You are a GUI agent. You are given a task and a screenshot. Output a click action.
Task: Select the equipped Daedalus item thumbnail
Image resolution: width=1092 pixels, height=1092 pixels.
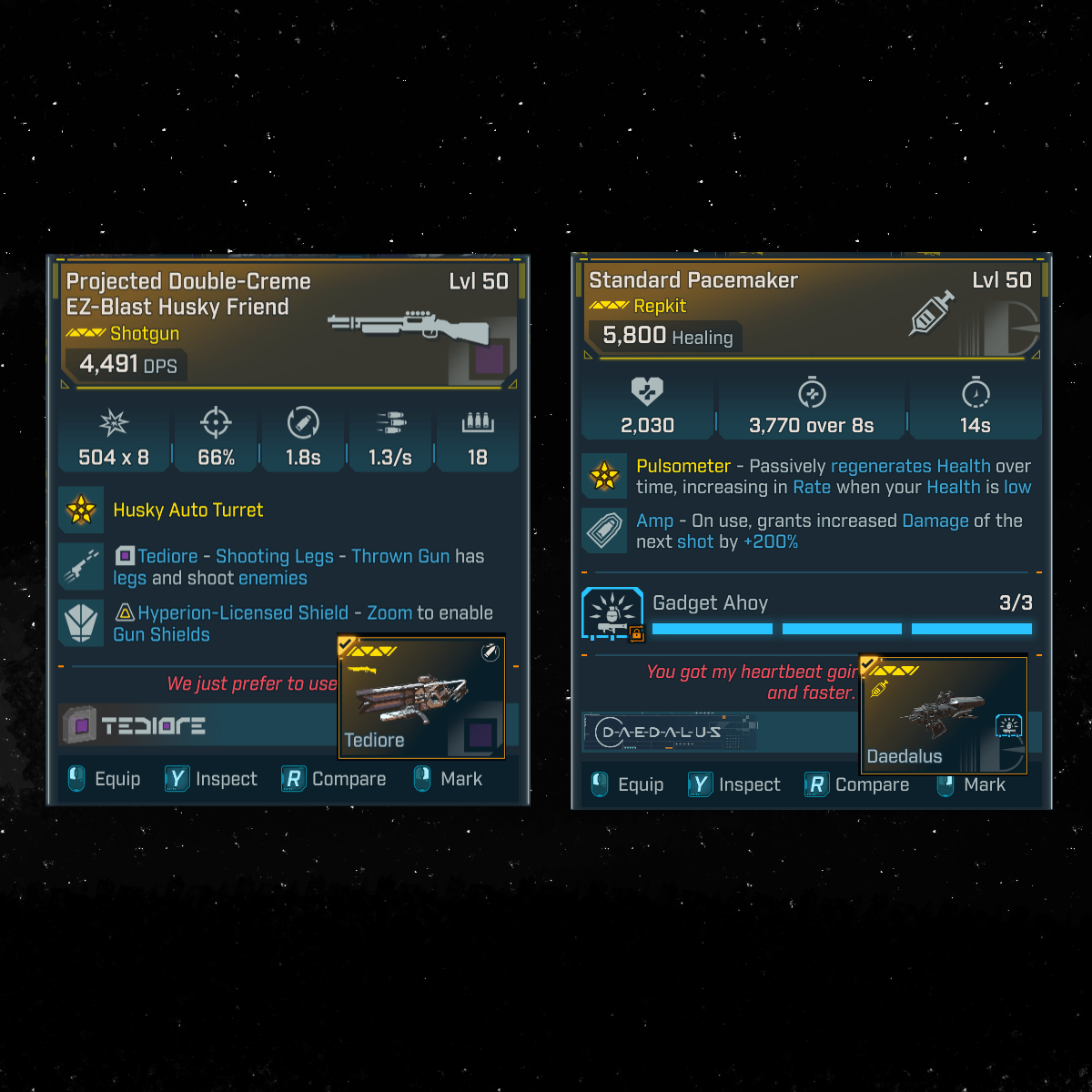[x=943, y=715]
